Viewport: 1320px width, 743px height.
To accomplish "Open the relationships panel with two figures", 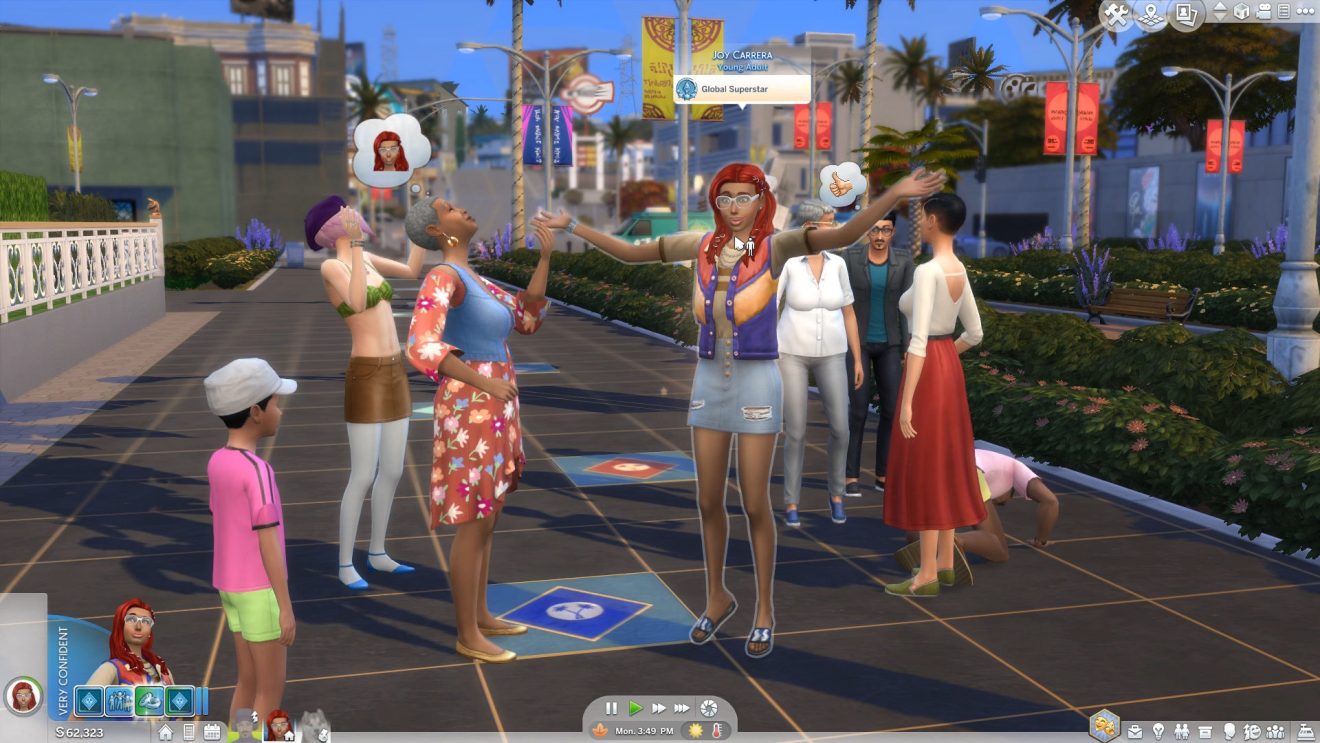I will pyautogui.click(x=1181, y=731).
